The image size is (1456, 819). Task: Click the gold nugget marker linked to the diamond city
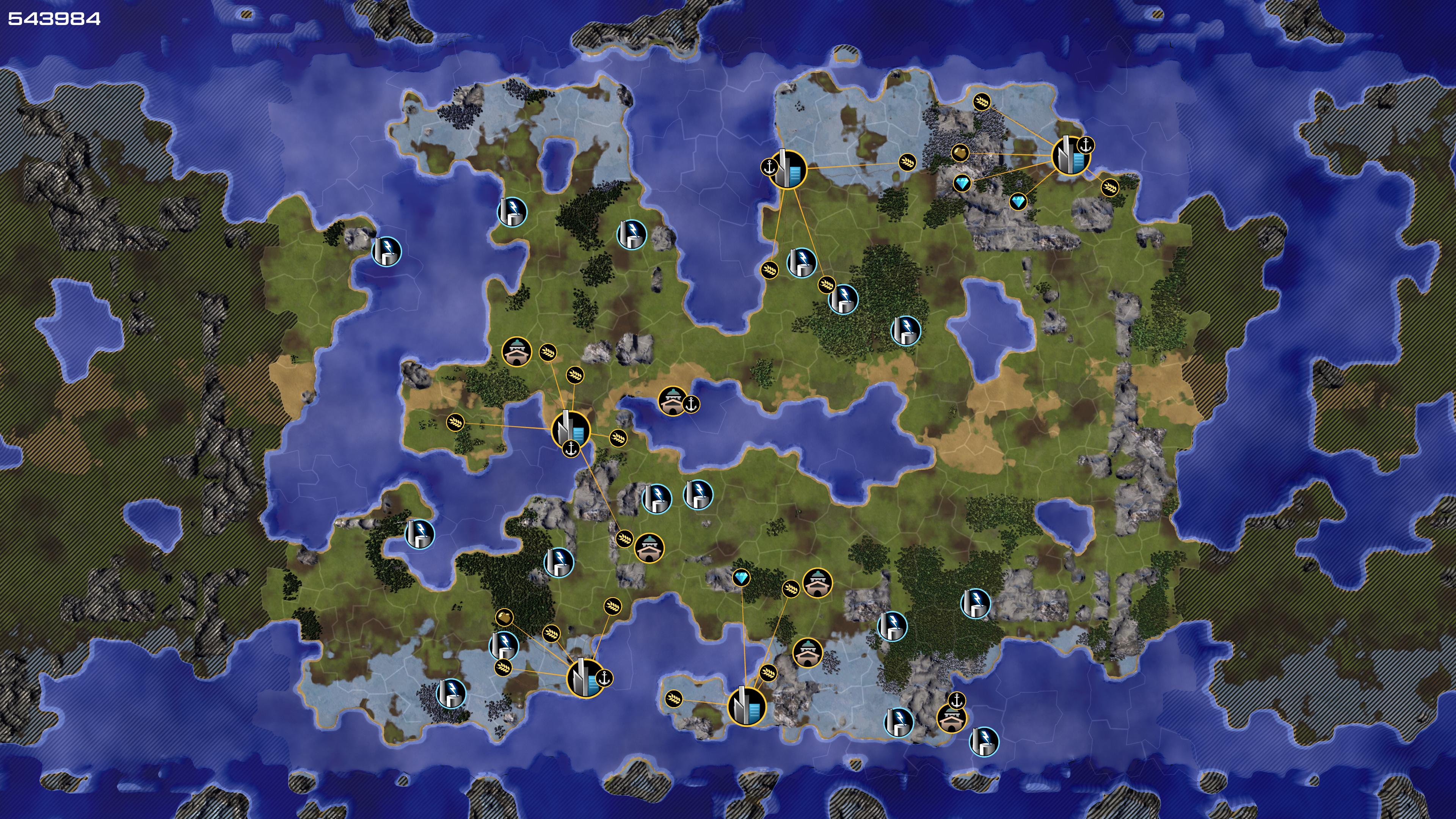point(960,152)
